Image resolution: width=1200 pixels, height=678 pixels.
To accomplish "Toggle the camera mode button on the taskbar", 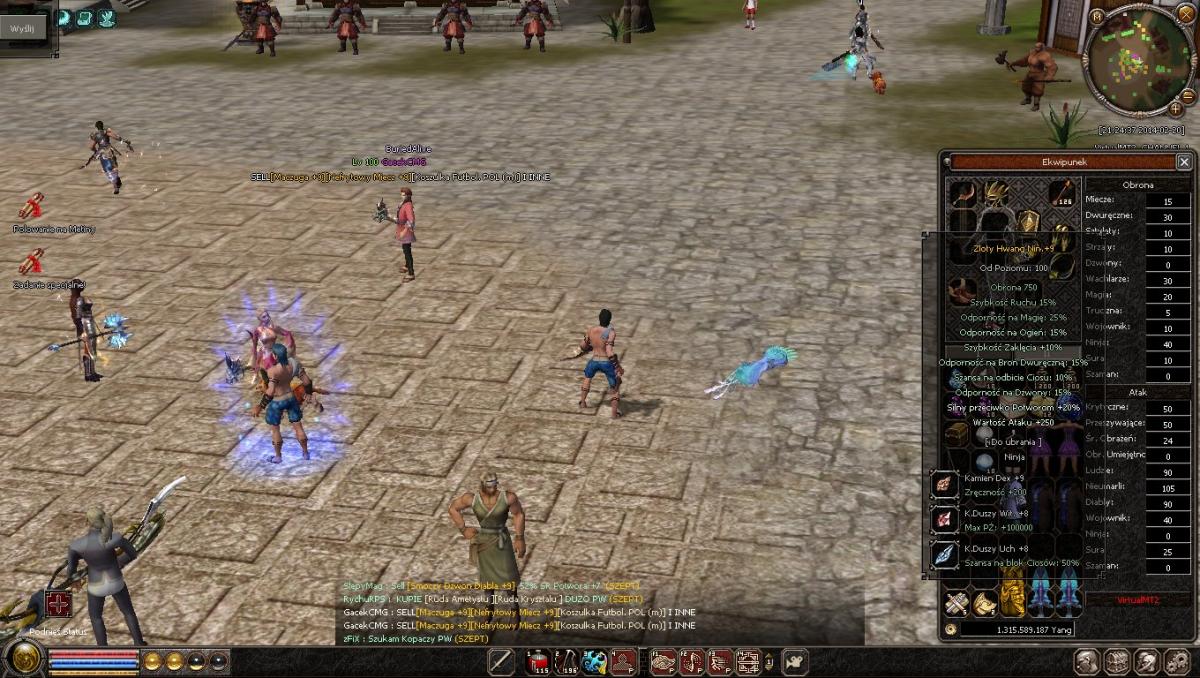I will tap(795, 661).
